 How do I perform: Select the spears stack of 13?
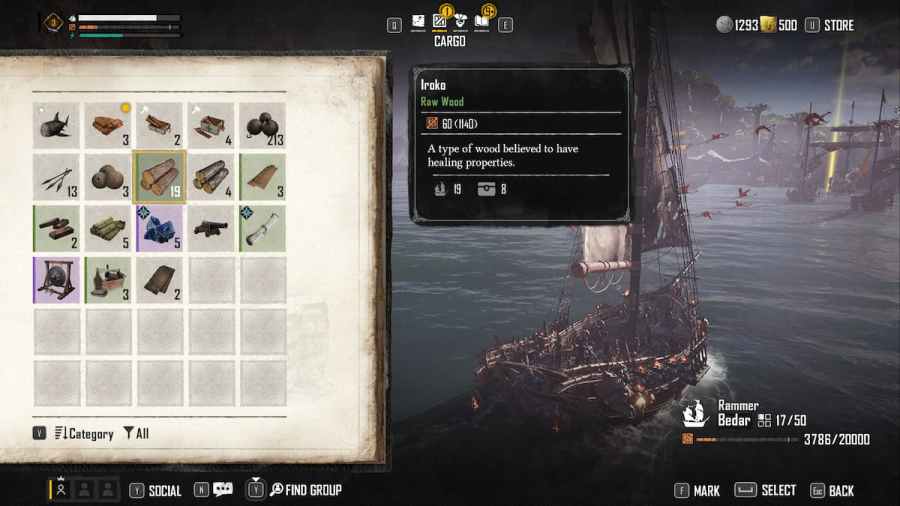pyautogui.click(x=56, y=177)
